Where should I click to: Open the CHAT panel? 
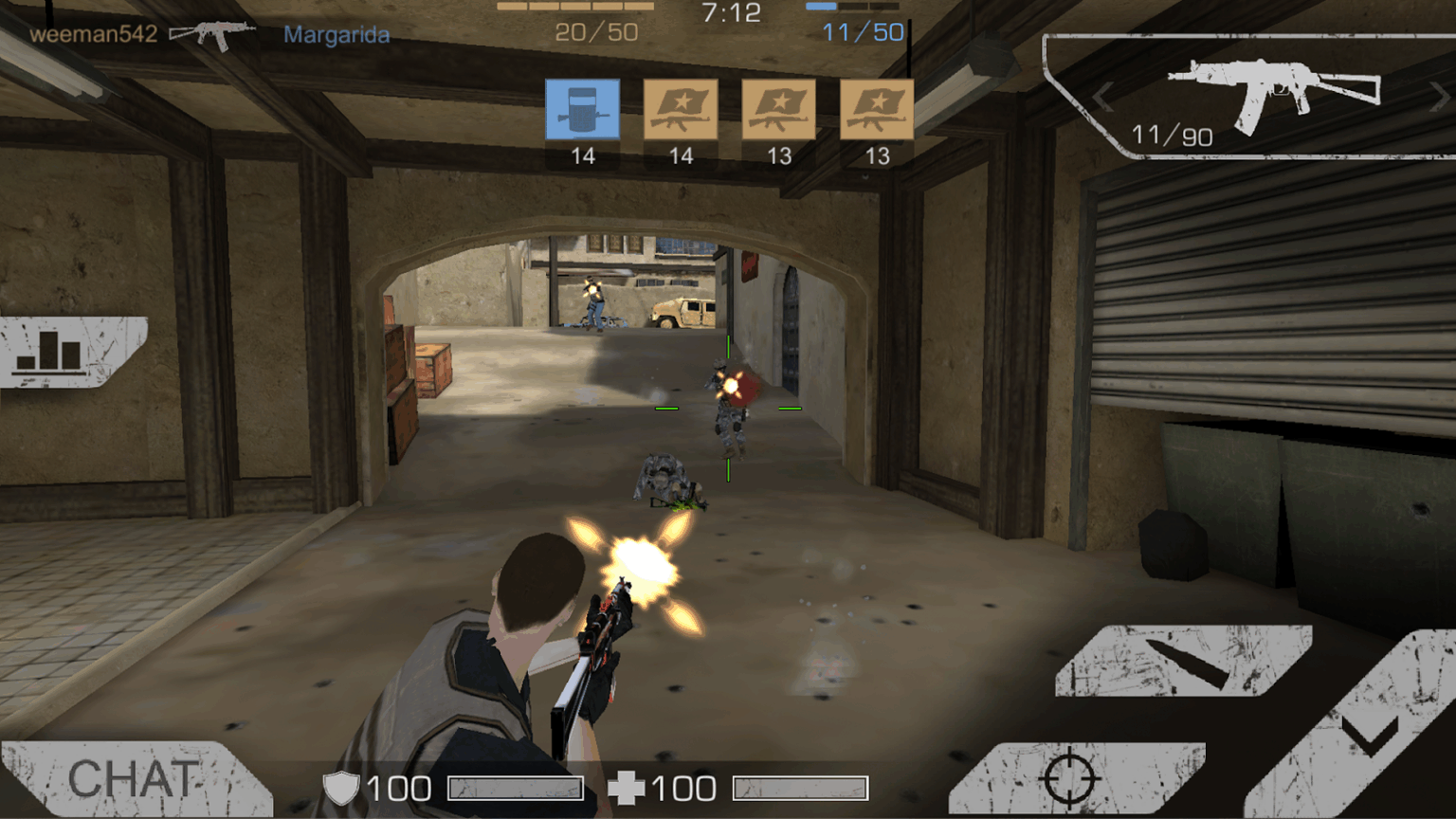pos(133,779)
